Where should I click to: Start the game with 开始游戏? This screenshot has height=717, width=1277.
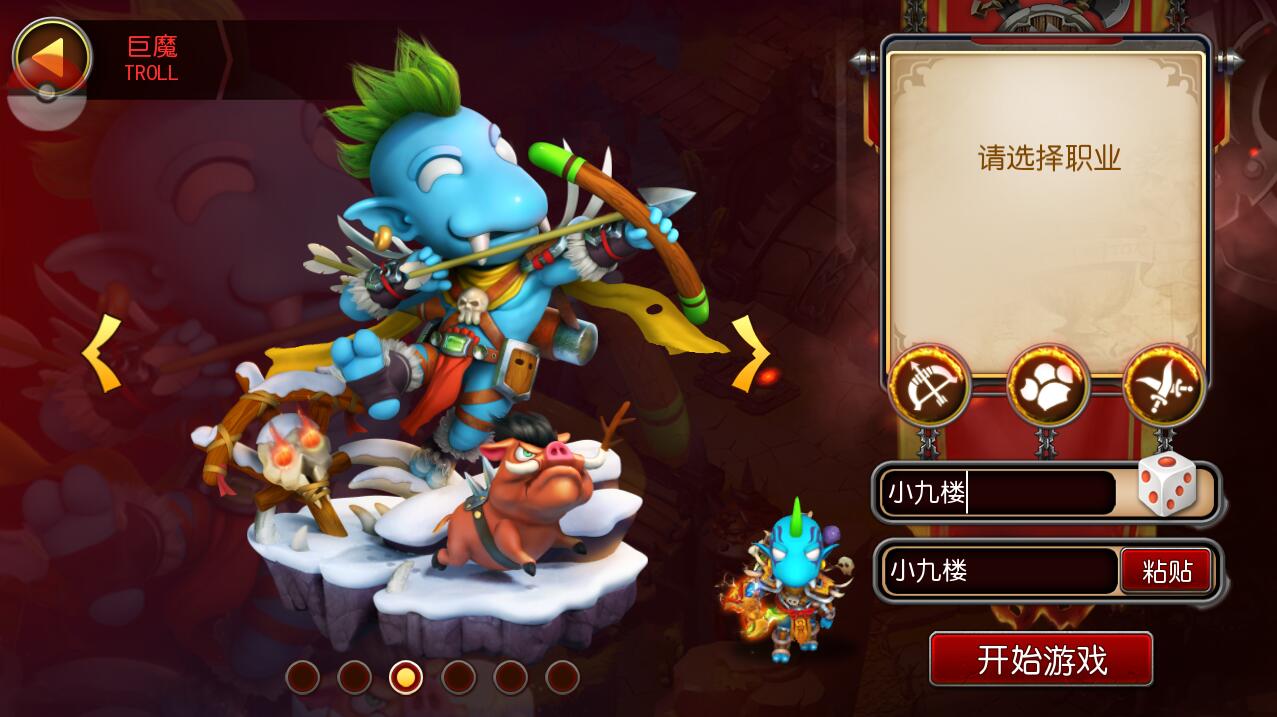[x=1041, y=660]
